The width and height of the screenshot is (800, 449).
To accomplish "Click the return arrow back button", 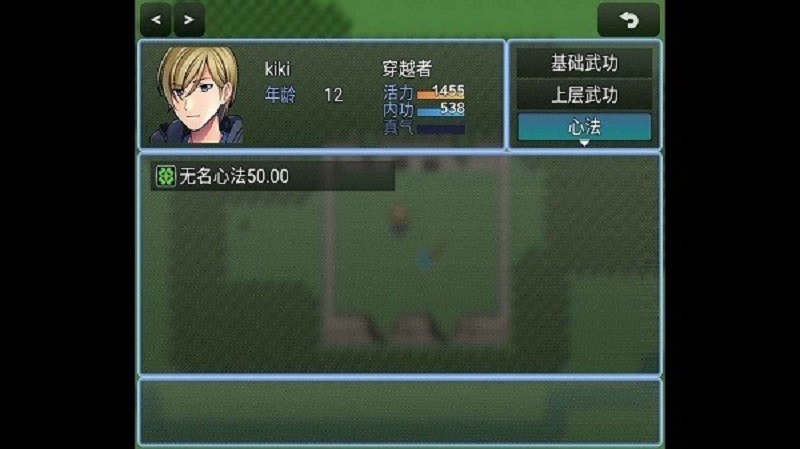I will coord(628,19).
